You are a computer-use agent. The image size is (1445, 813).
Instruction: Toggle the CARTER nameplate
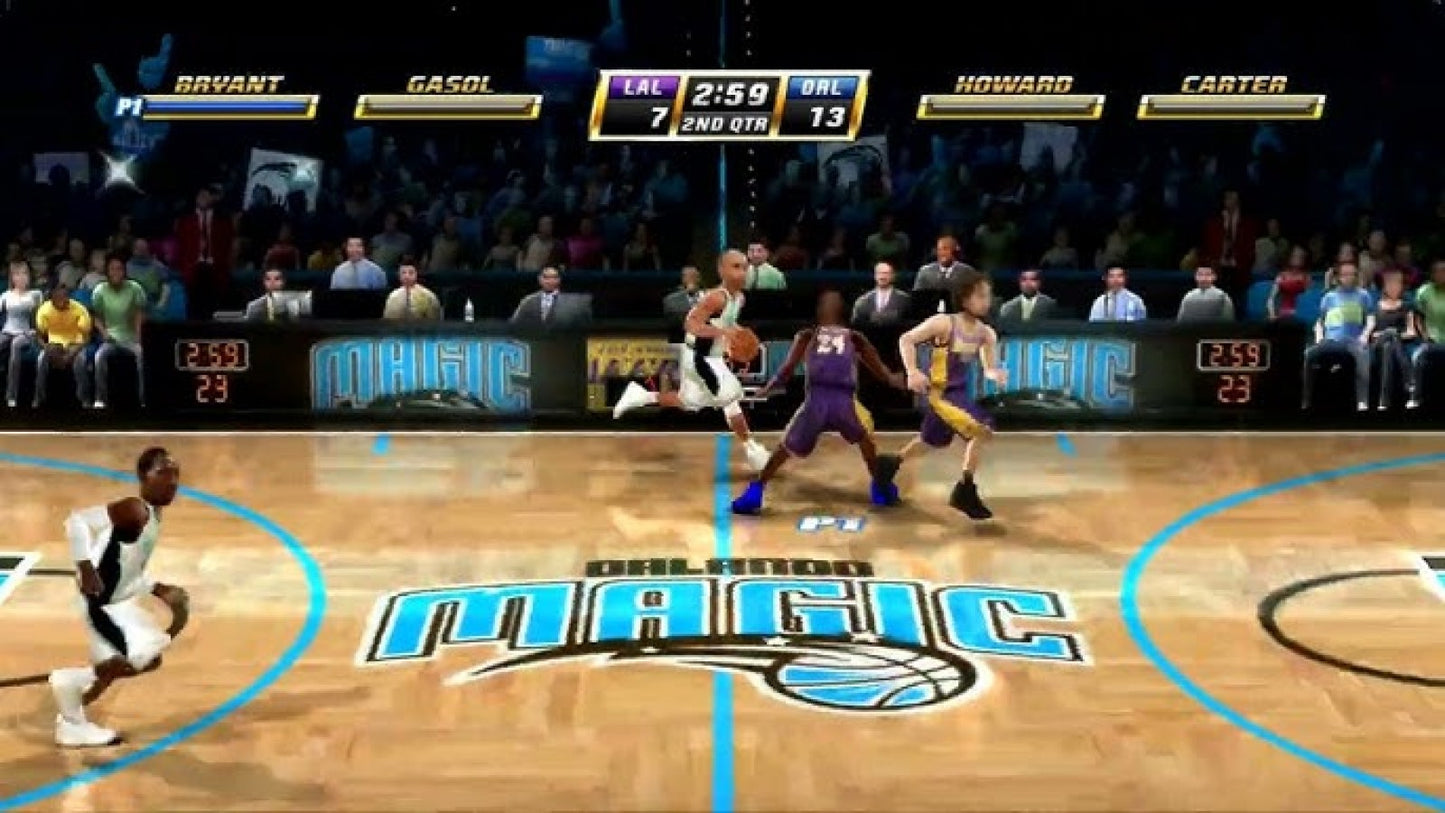[1233, 84]
